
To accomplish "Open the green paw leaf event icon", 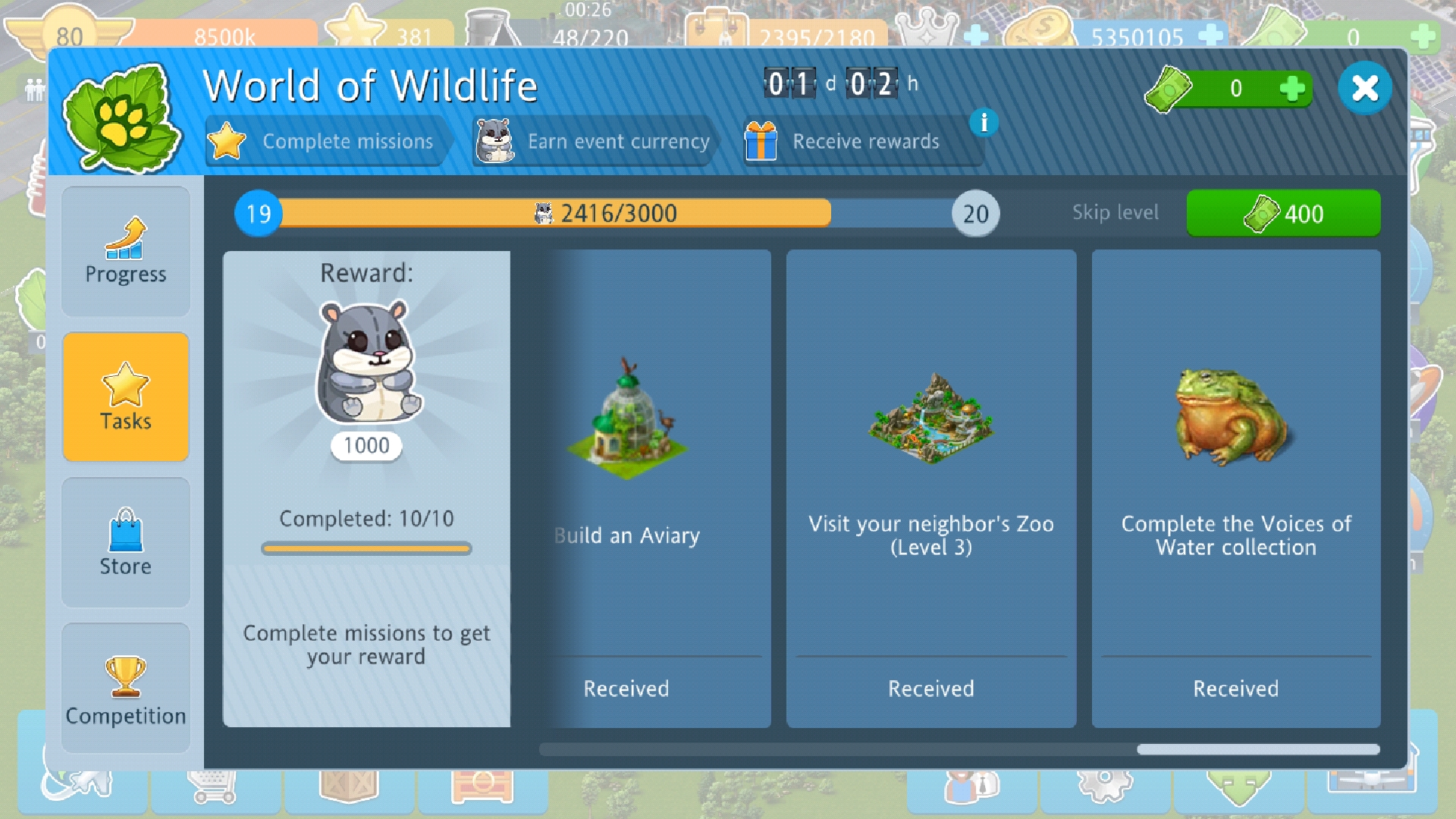I will [x=121, y=118].
